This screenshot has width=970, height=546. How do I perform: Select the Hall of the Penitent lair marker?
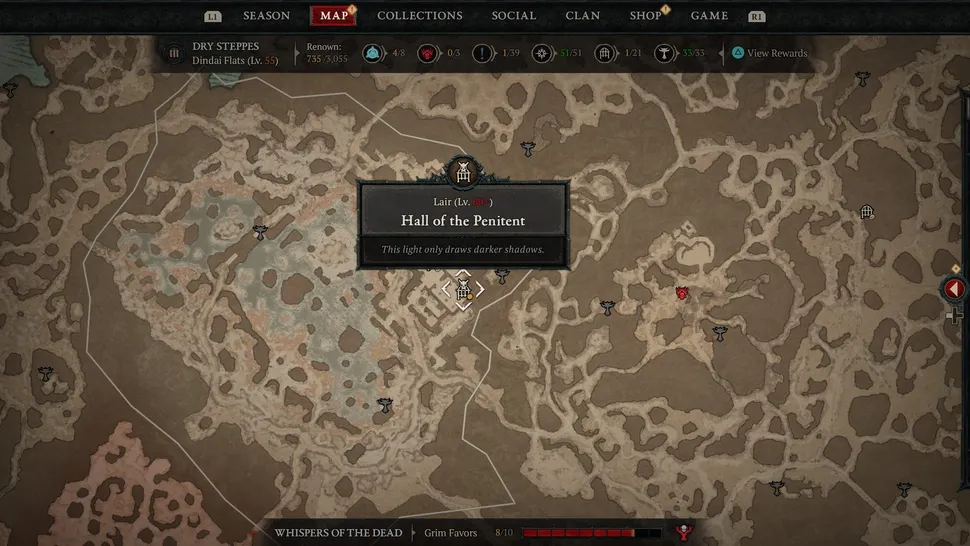[x=463, y=290]
